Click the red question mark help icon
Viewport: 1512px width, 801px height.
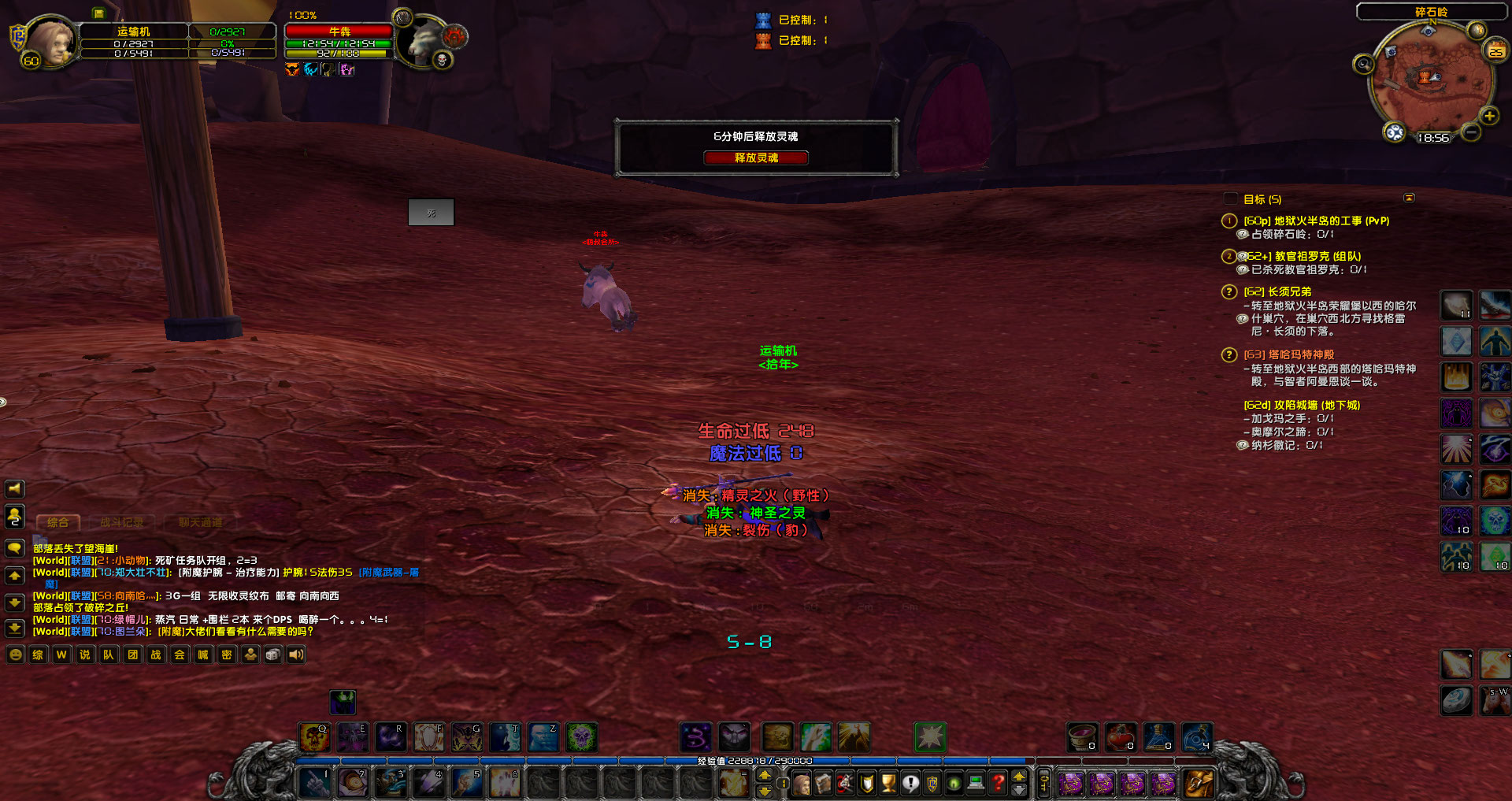998,784
